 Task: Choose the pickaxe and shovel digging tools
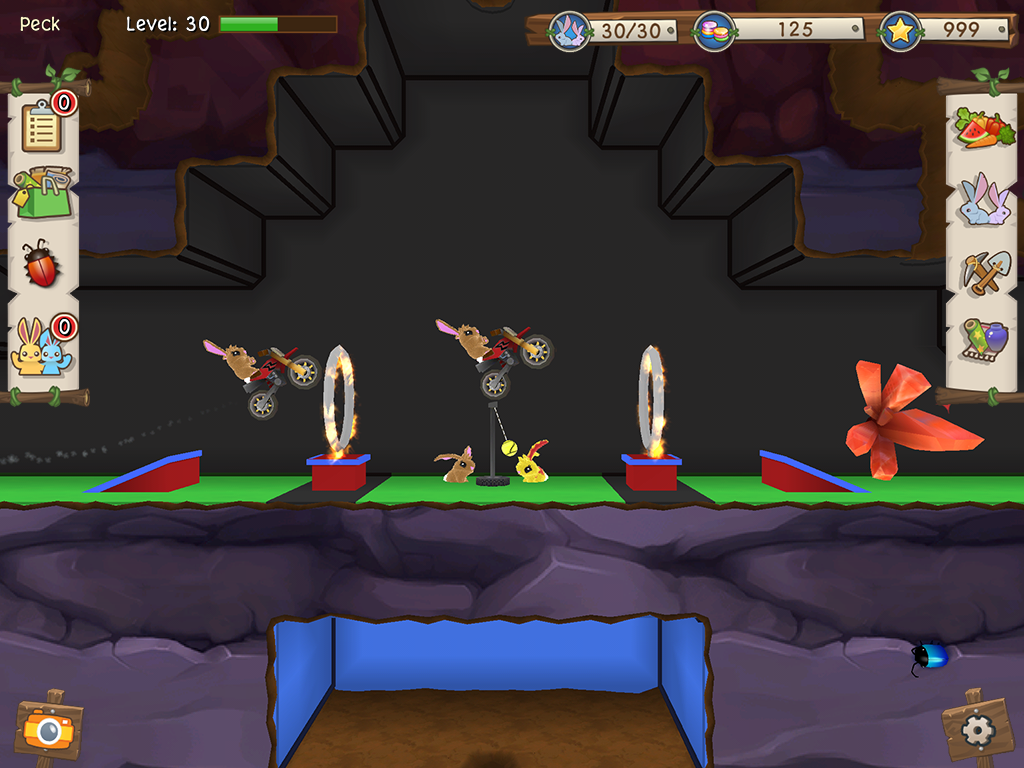point(984,270)
